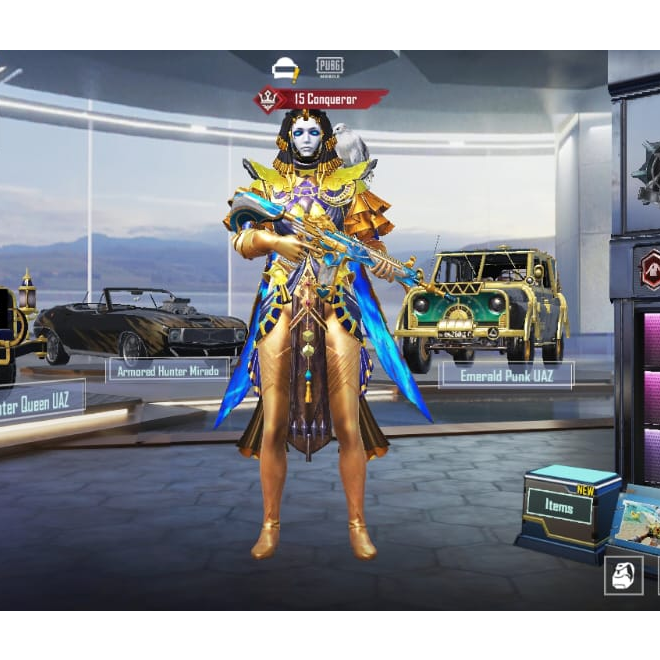Tap the PUBG Mobile logo icon

coord(330,67)
